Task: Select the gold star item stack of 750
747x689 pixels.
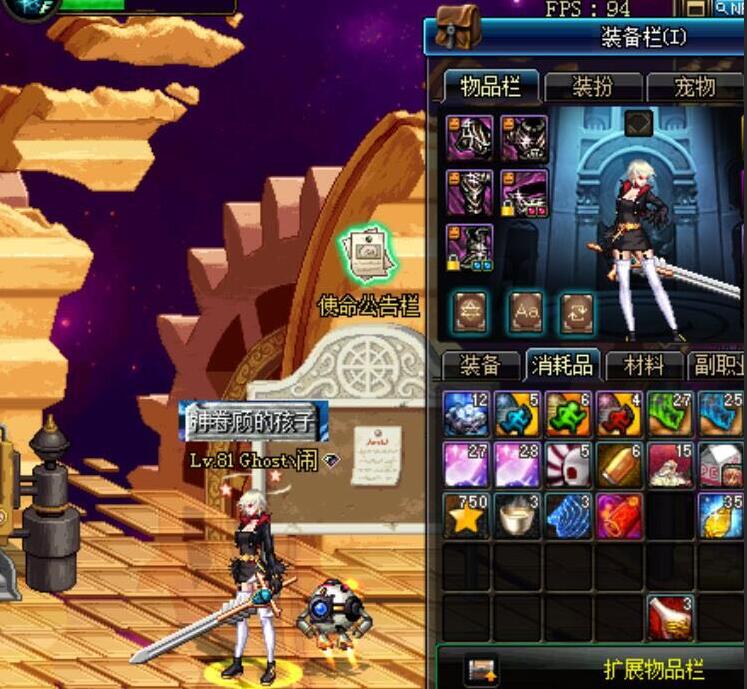Action: (x=466, y=515)
